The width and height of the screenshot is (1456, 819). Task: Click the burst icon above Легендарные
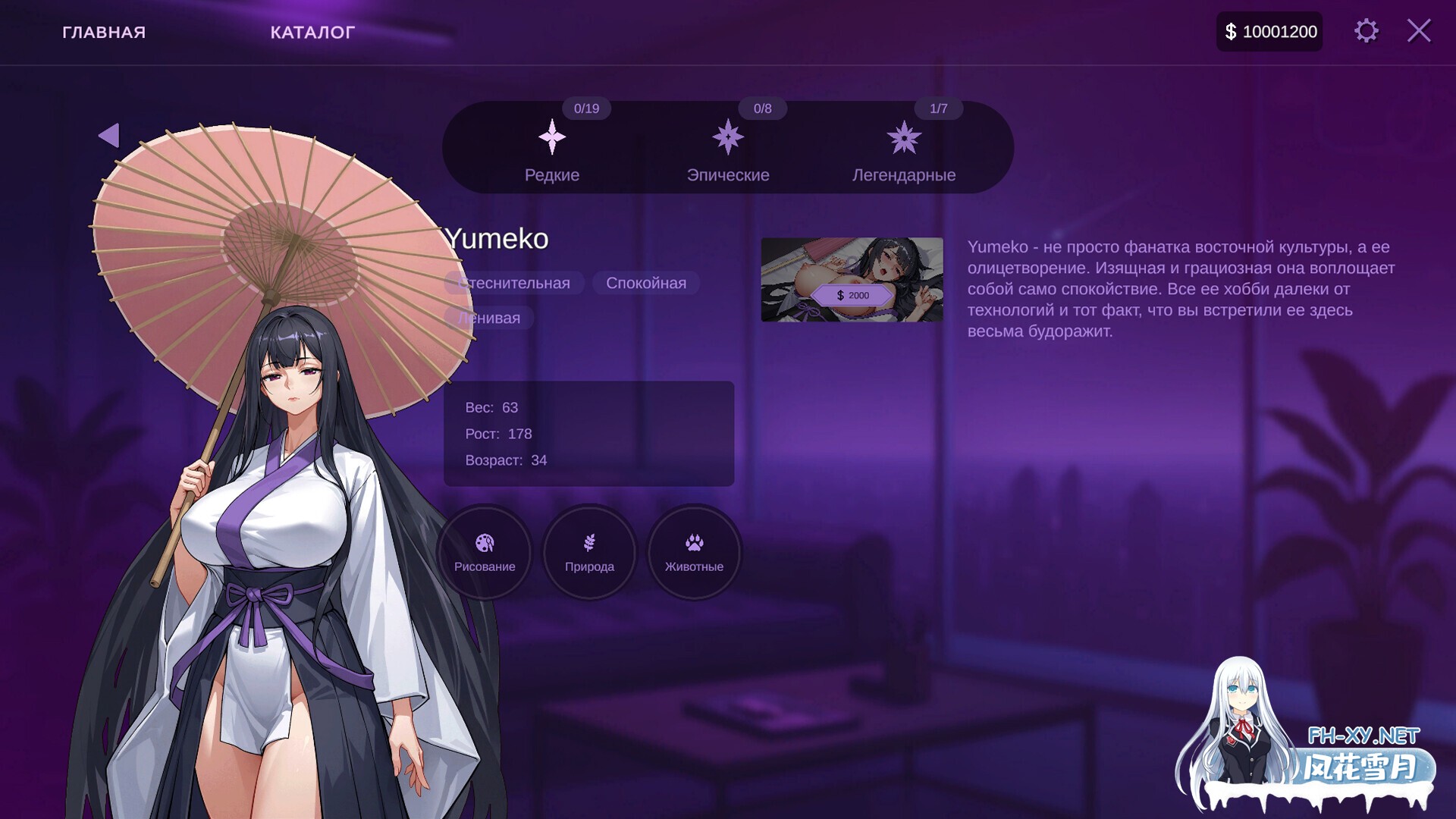pos(905,138)
